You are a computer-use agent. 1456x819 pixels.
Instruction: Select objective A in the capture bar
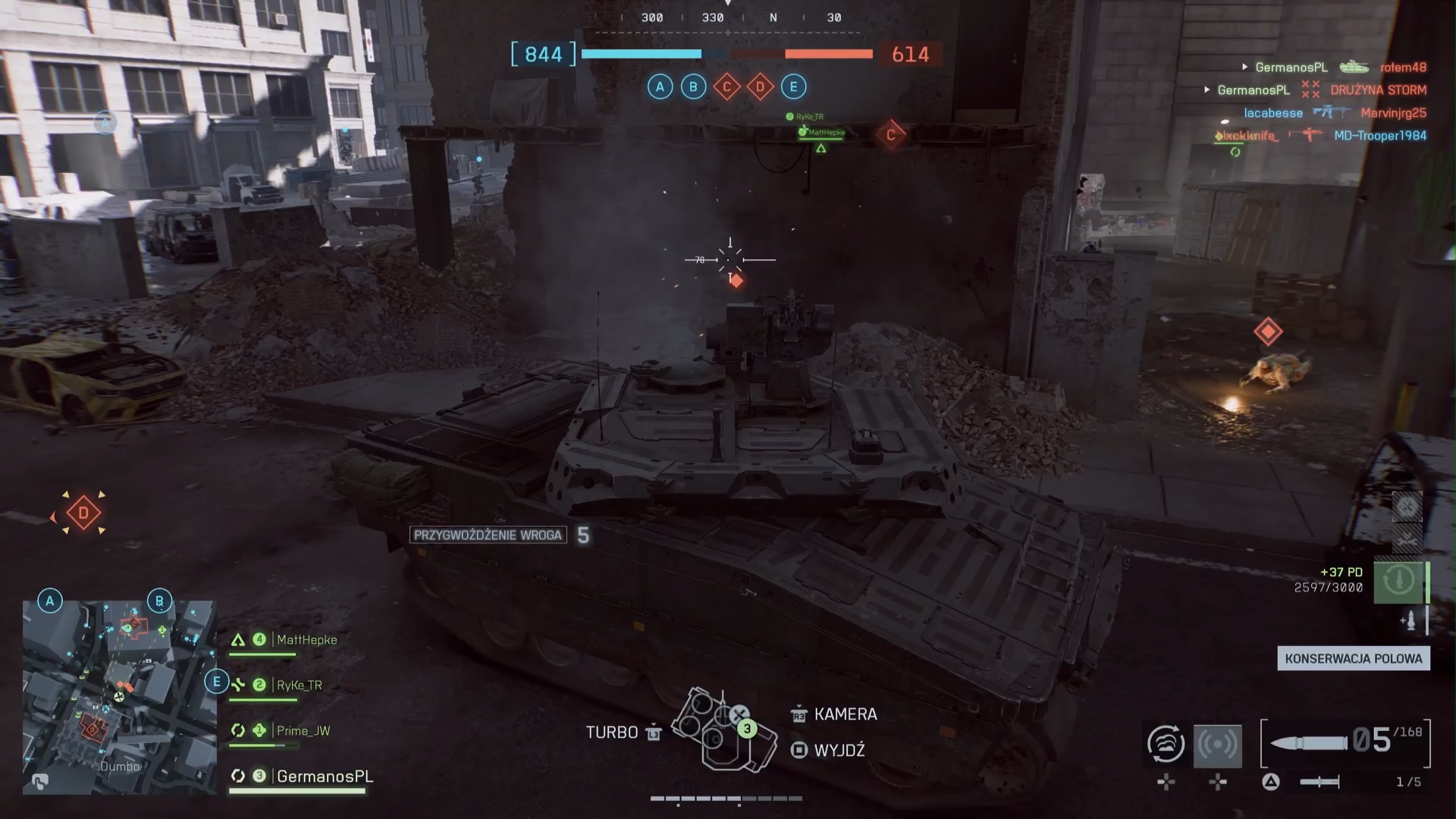click(660, 87)
